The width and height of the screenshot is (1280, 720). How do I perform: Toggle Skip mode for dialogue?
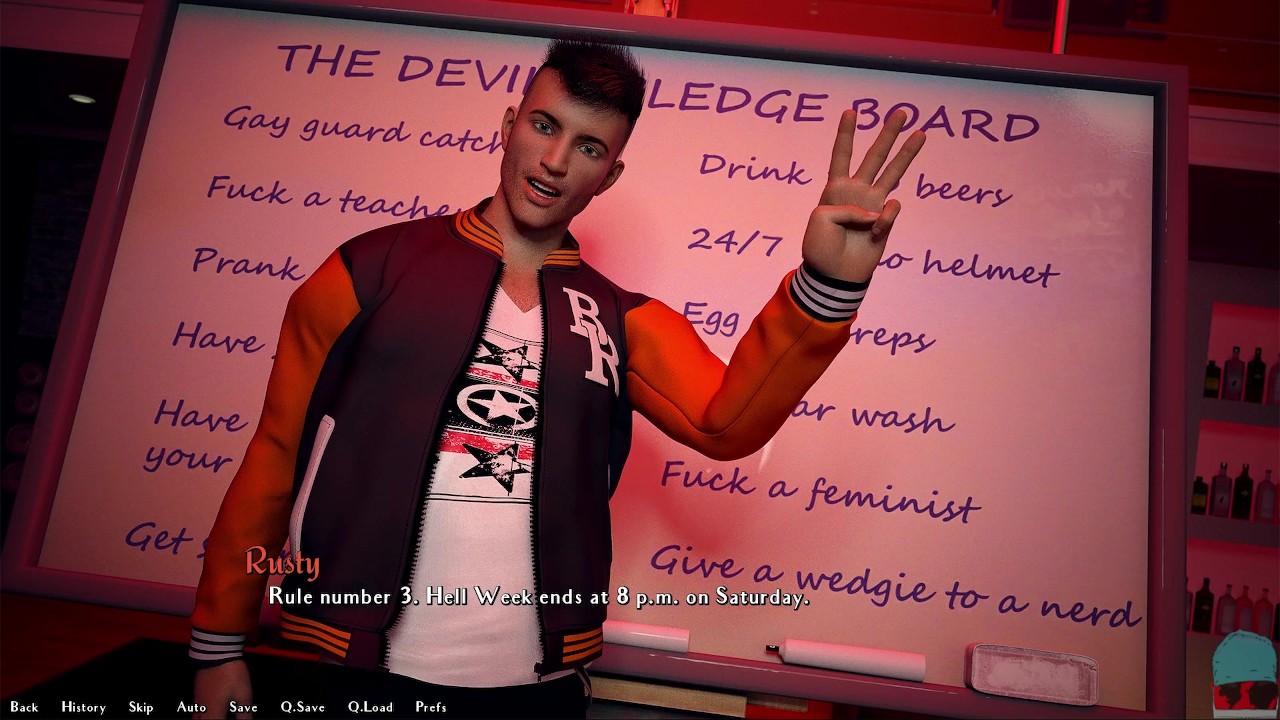click(141, 707)
